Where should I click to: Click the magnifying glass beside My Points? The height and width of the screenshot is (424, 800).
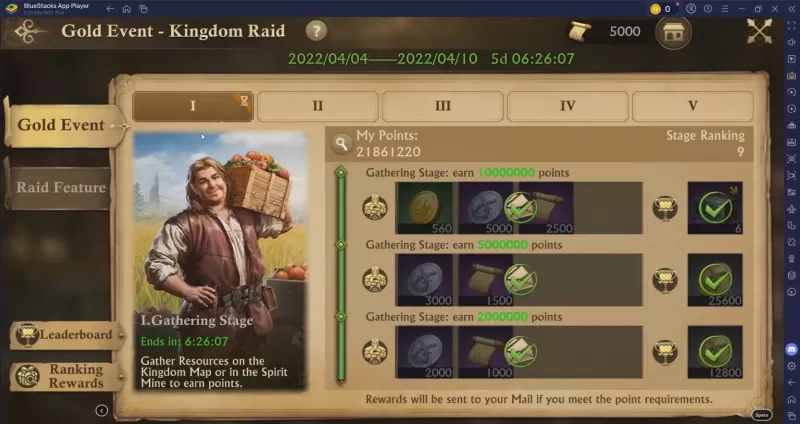click(341, 143)
